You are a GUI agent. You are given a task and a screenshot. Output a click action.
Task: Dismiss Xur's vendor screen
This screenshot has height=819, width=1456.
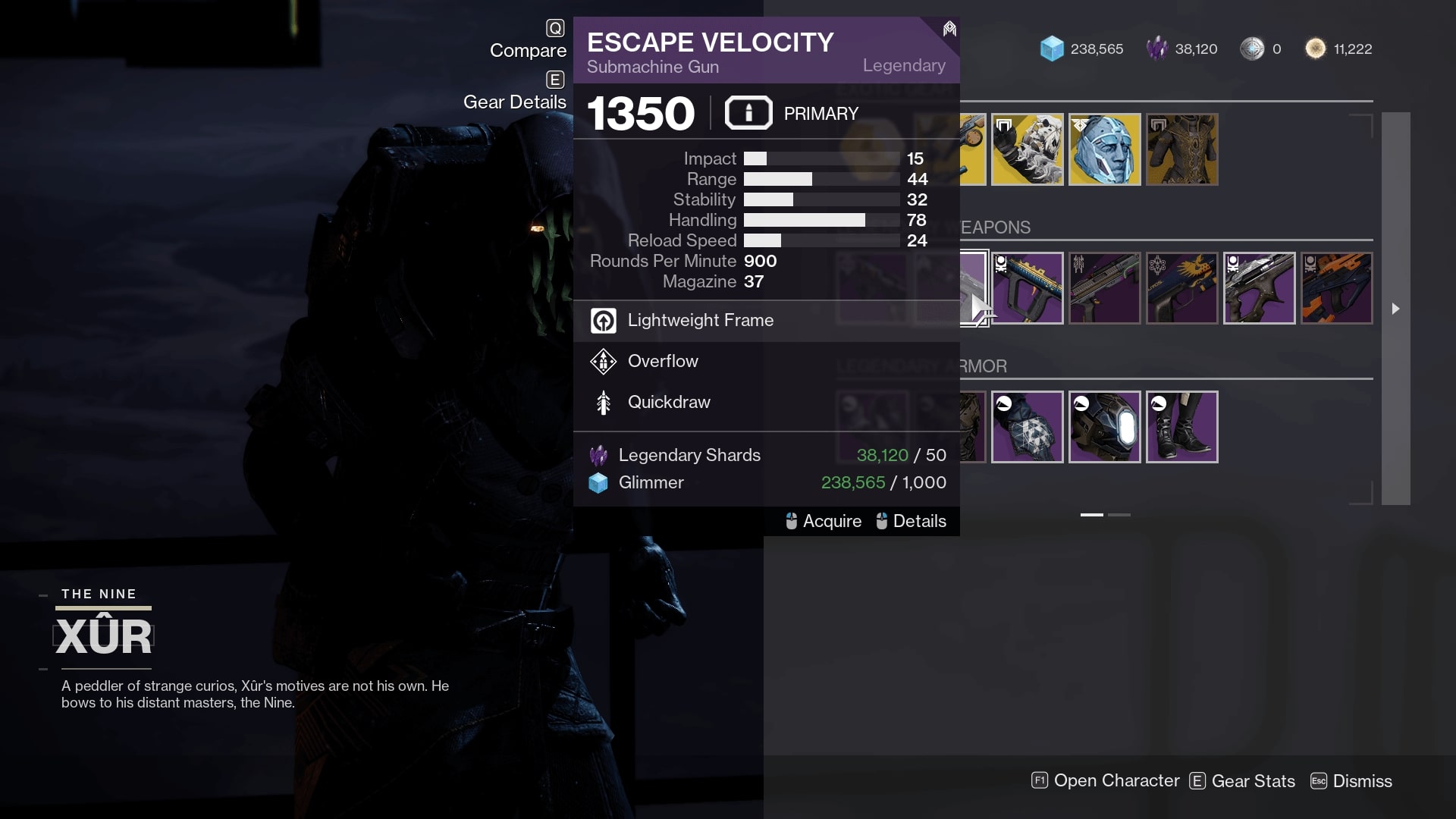(1363, 780)
